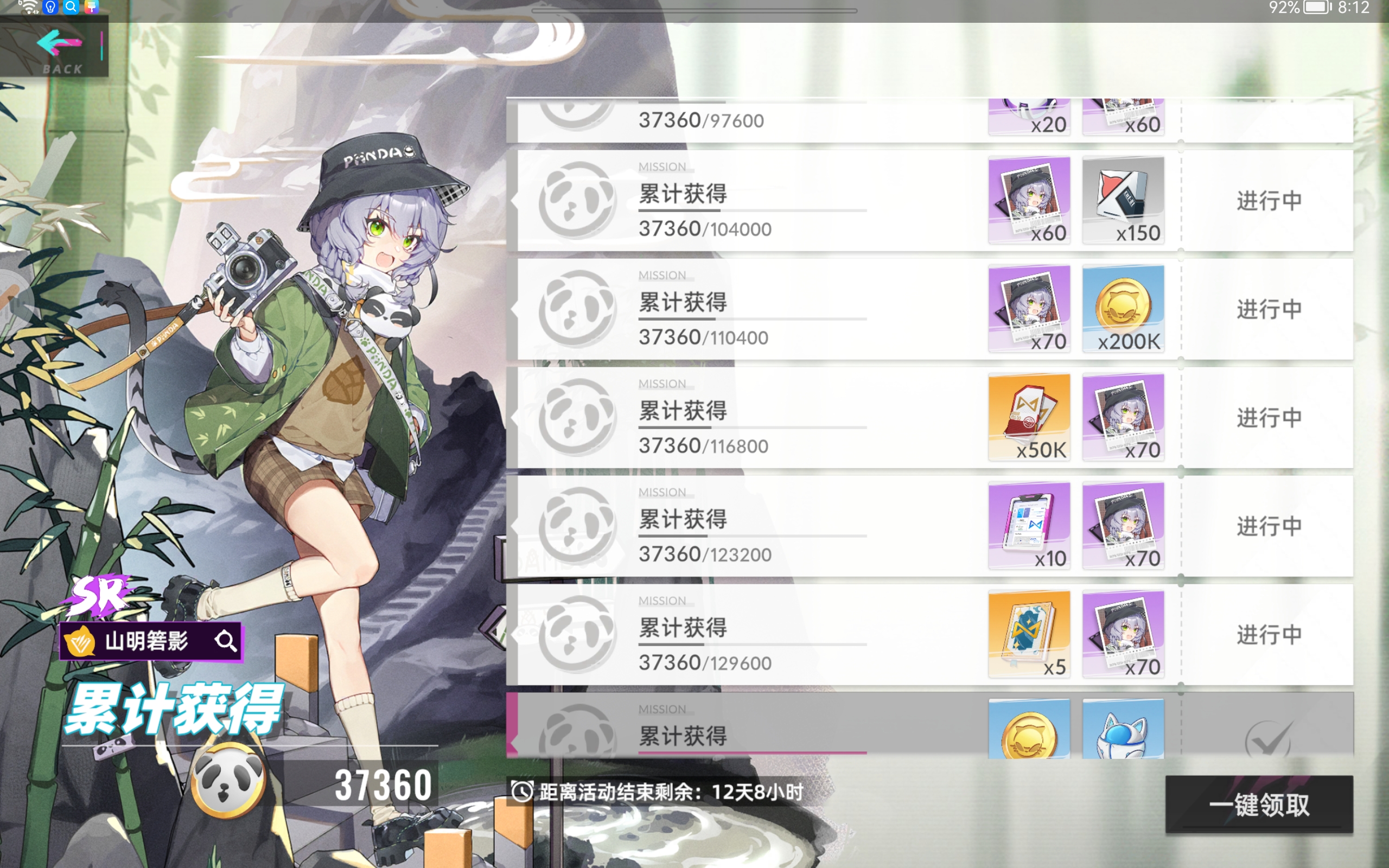Select the x200K gold cat coin reward icon
This screenshot has height=868, width=1389.
coord(1123,308)
